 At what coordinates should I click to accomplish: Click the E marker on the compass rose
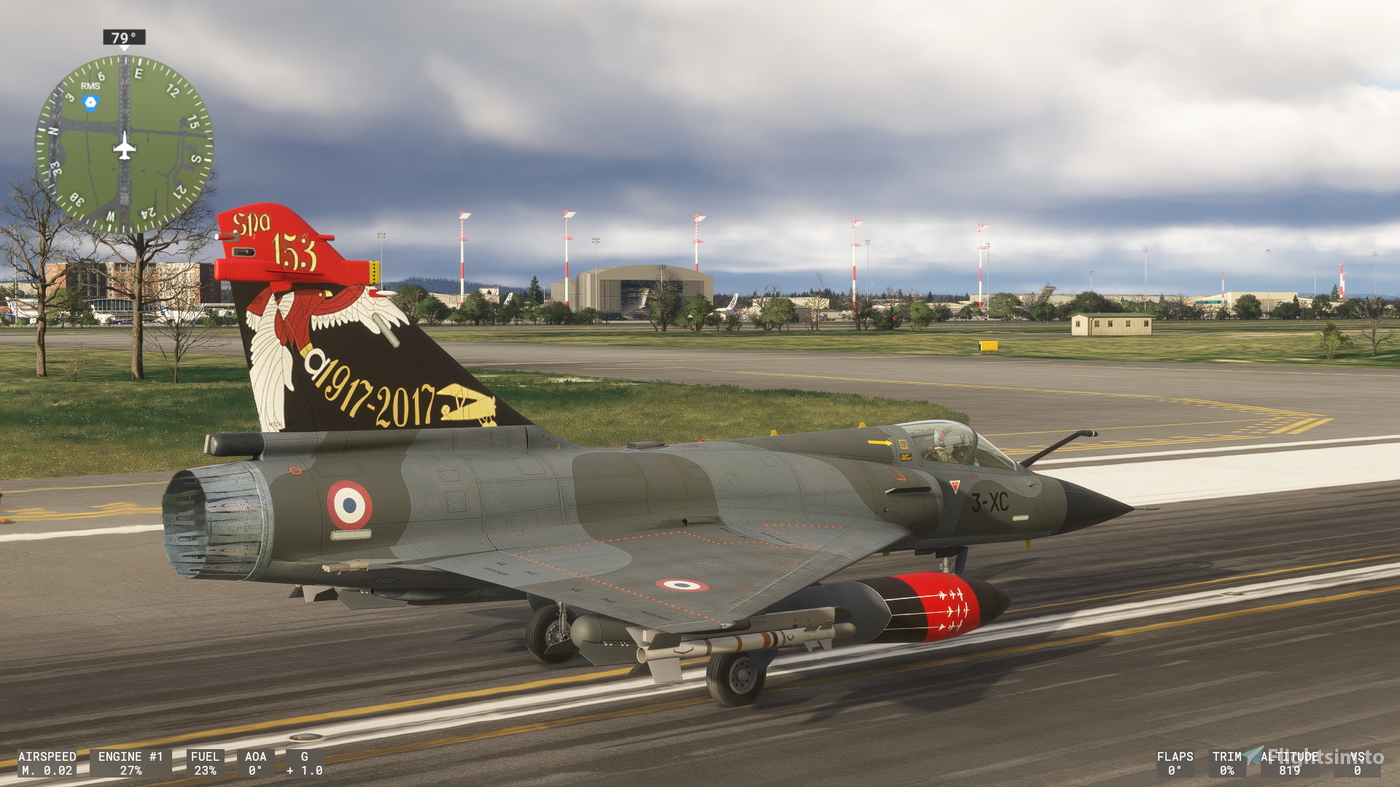click(139, 72)
